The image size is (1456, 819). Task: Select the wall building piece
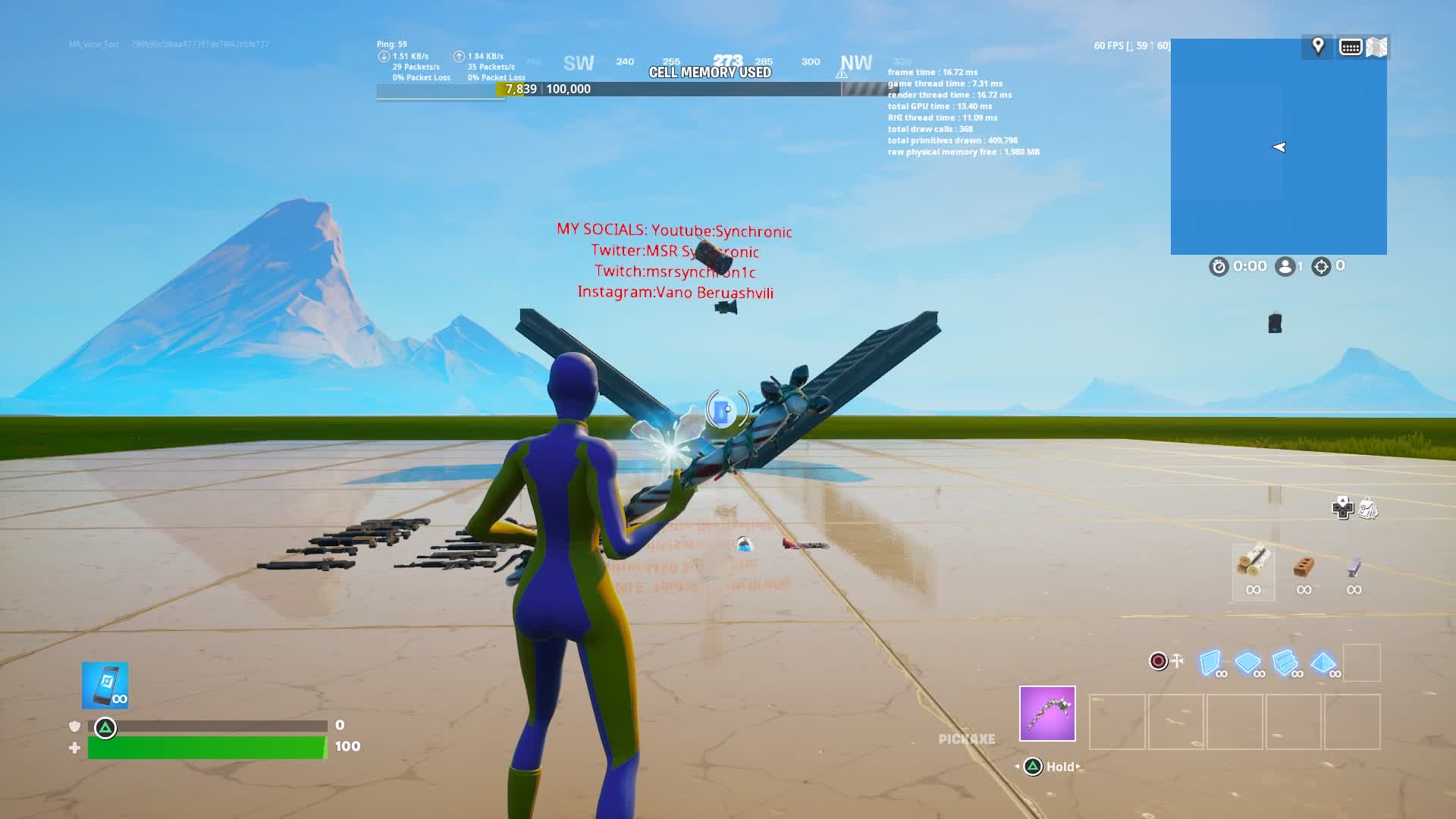[x=1211, y=663]
